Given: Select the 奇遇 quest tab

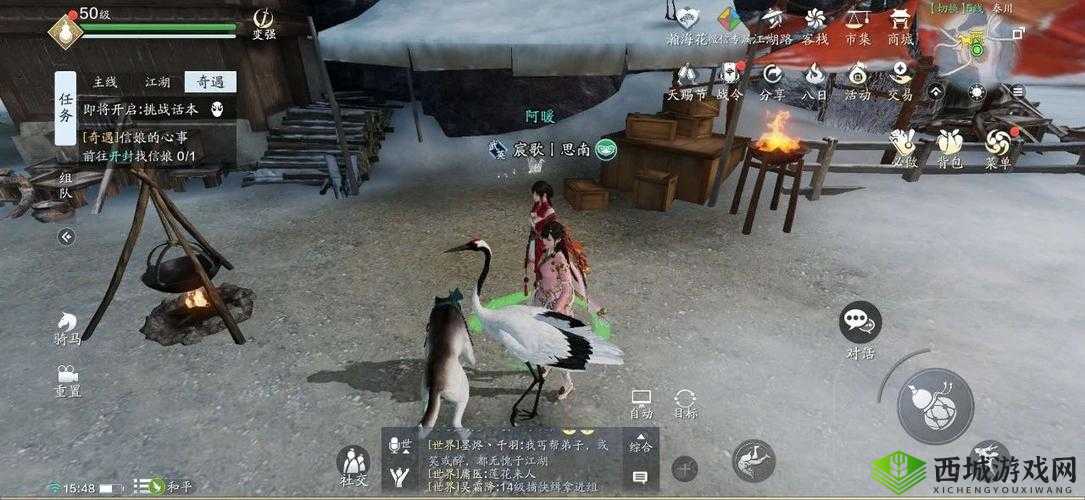Looking at the screenshot, I should pos(209,82).
